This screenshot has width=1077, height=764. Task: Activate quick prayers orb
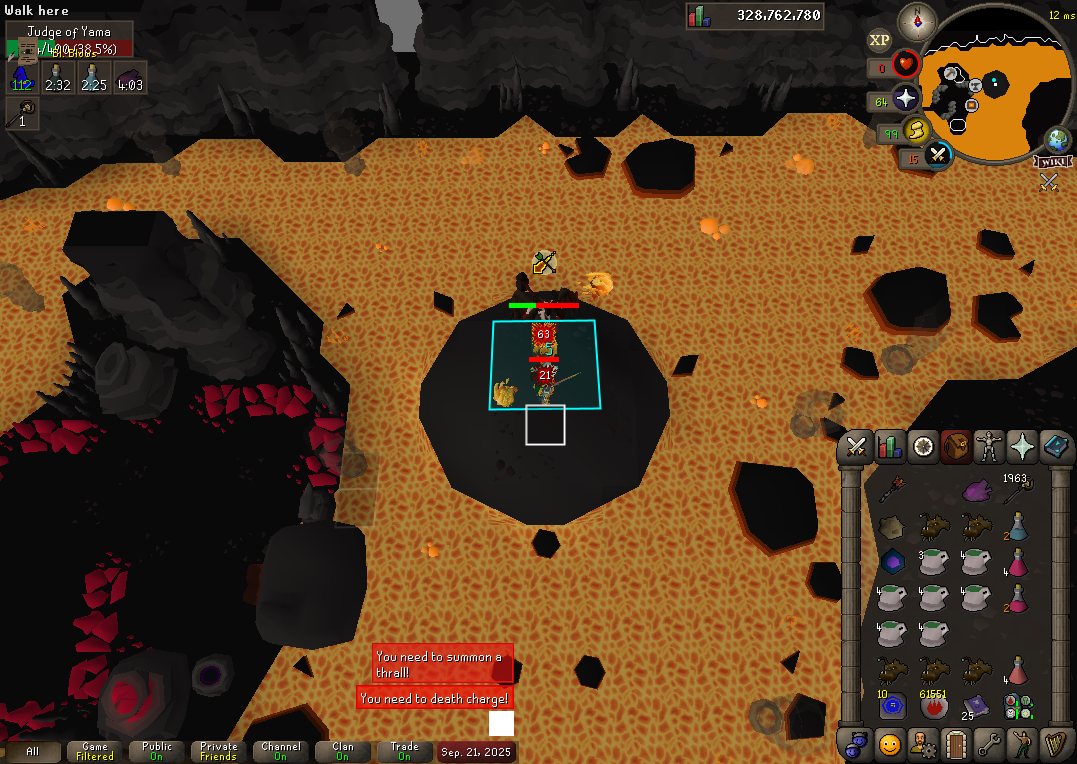point(906,98)
